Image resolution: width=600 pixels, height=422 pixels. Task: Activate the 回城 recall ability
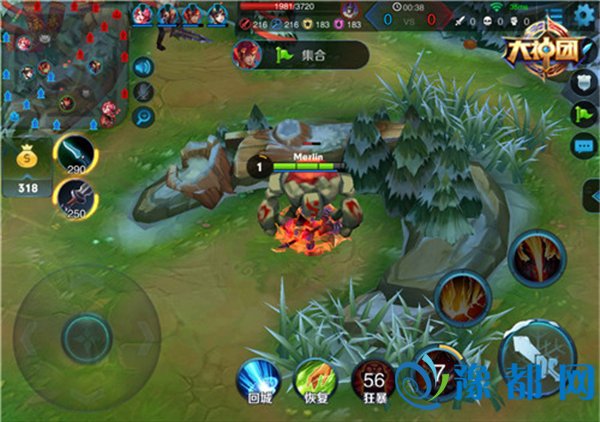click(x=258, y=382)
